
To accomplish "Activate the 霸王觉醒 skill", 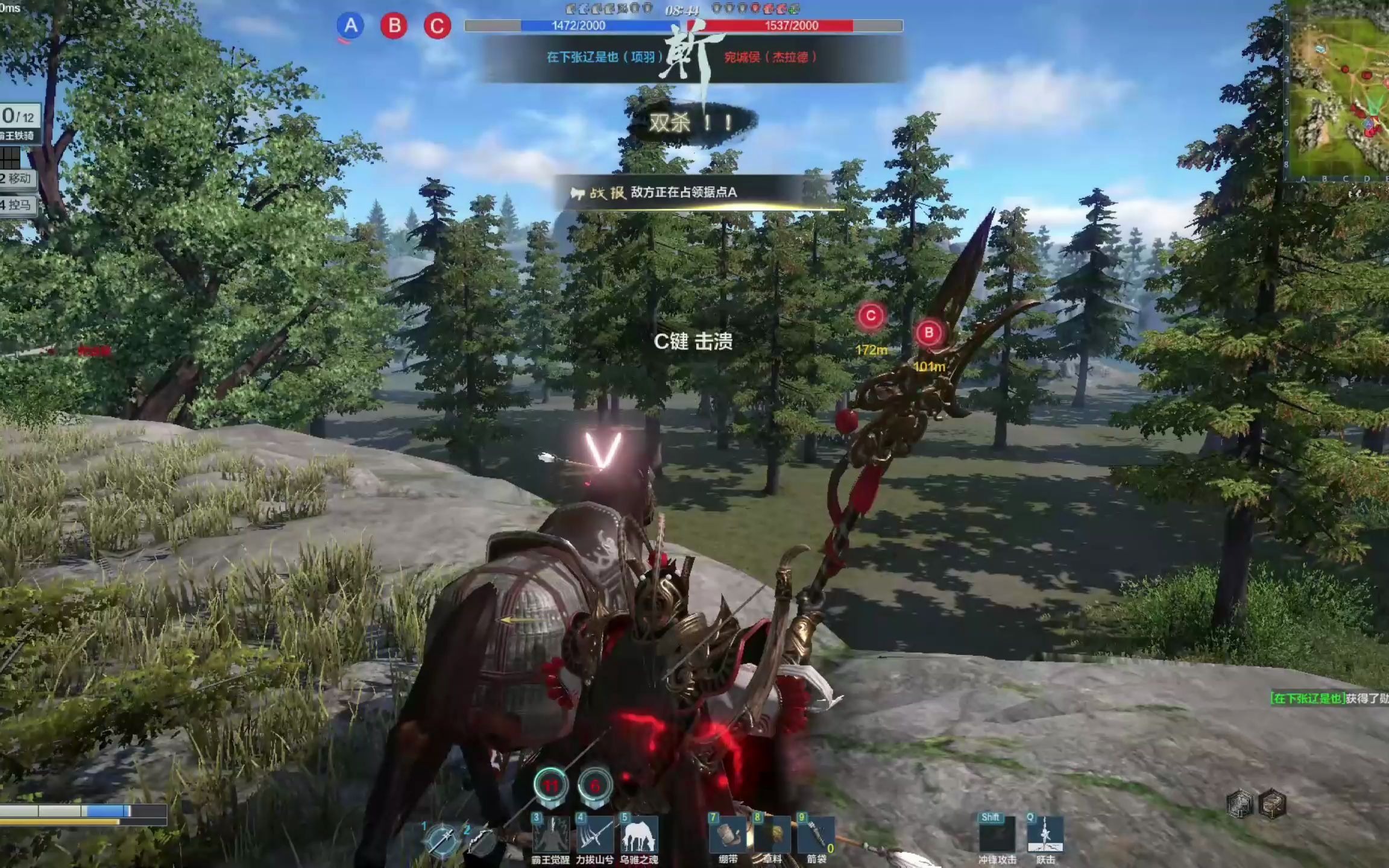I will click(x=550, y=835).
